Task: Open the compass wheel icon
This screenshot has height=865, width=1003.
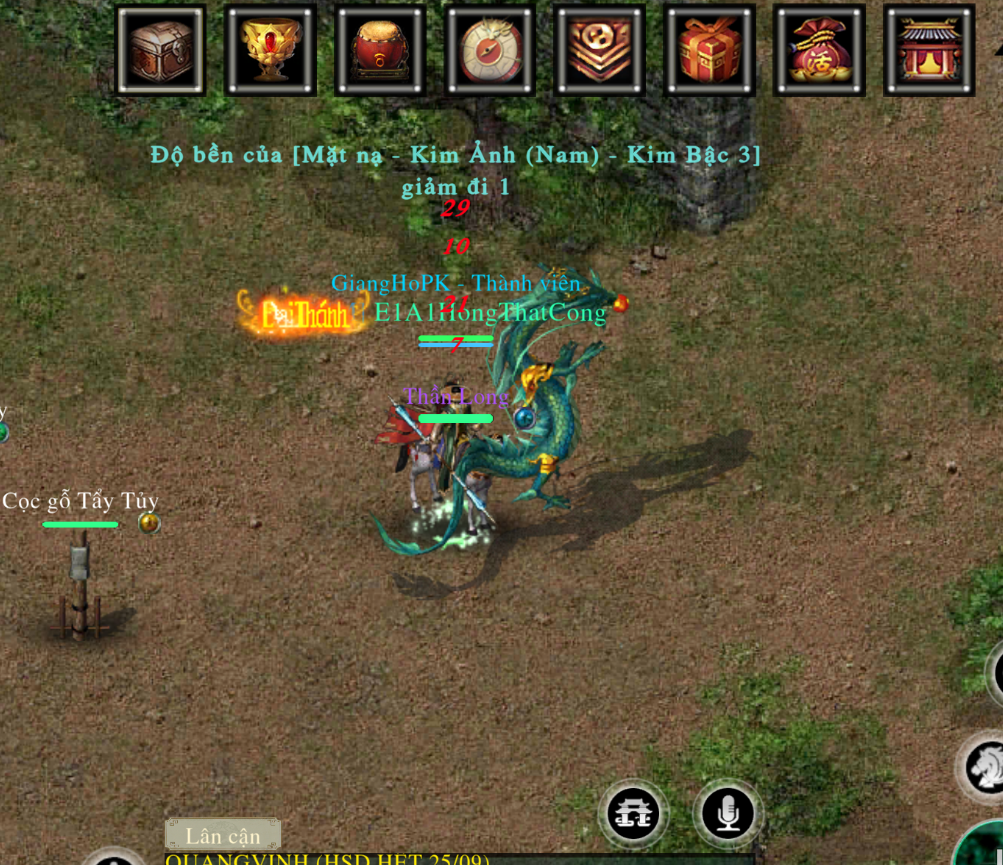Action: point(490,50)
